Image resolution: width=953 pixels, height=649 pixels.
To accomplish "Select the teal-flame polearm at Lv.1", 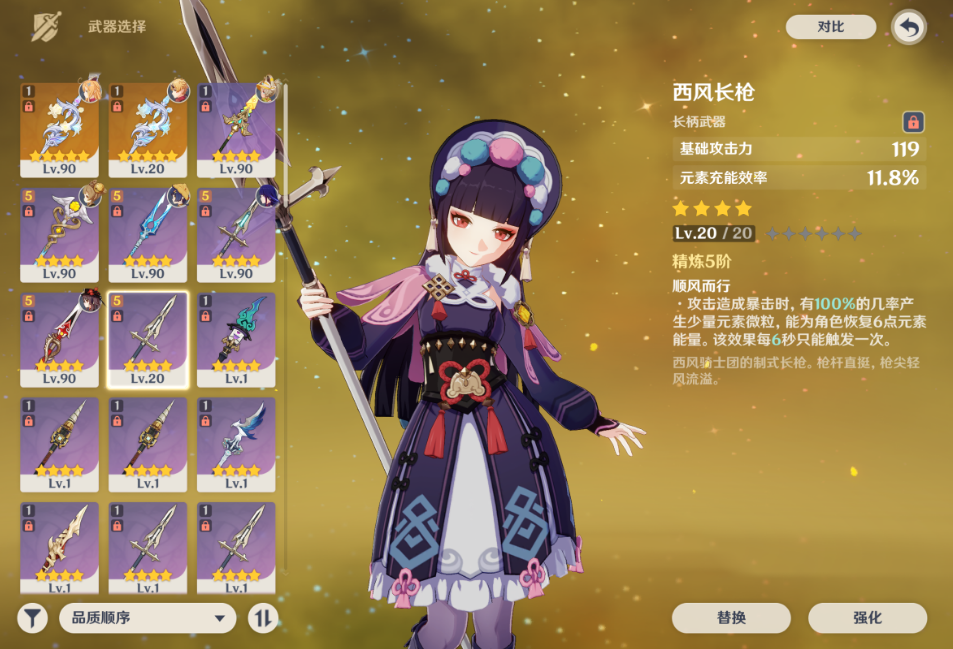I will click(x=236, y=339).
